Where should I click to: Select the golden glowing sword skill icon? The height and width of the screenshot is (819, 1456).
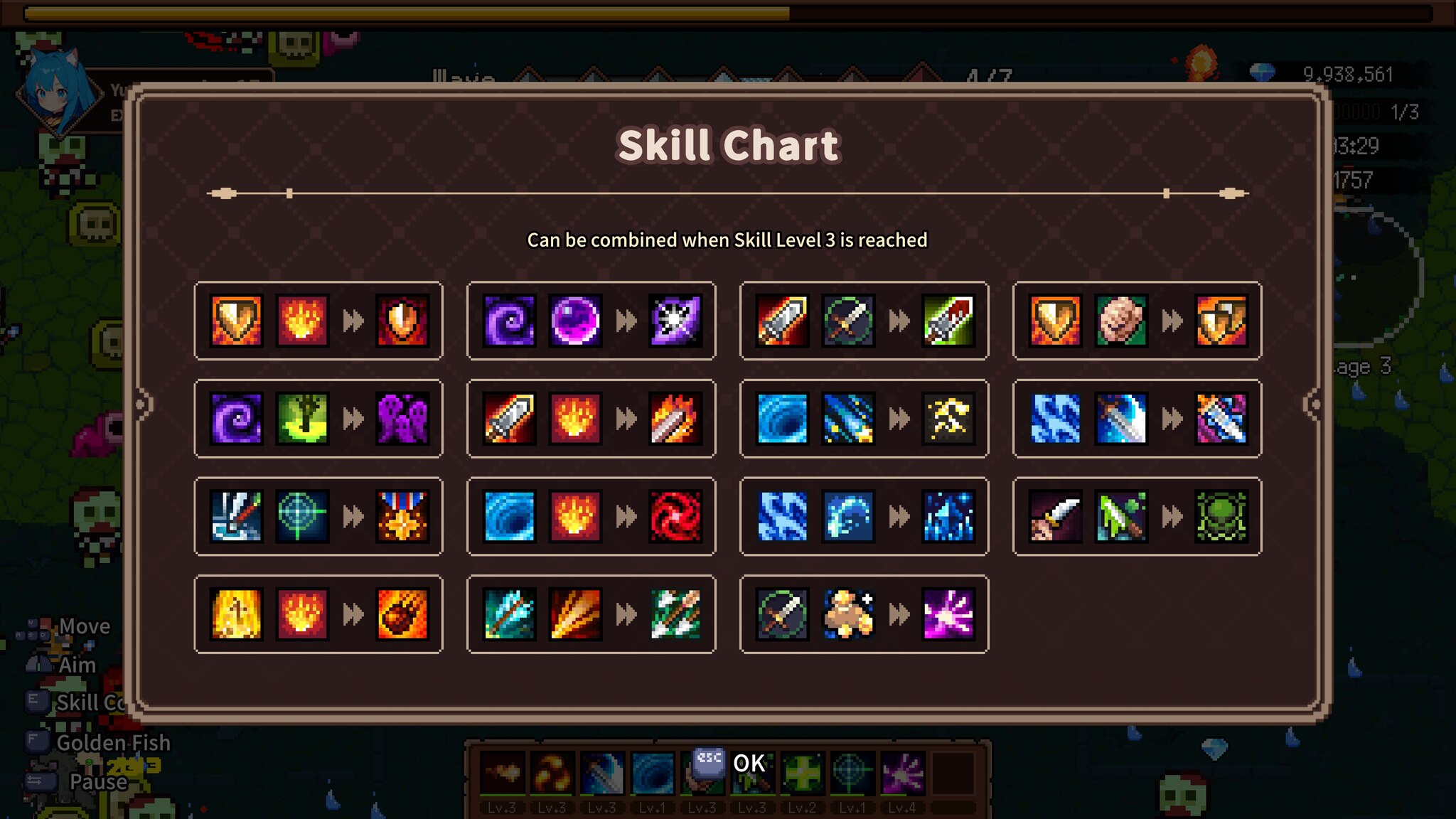click(x=237, y=614)
